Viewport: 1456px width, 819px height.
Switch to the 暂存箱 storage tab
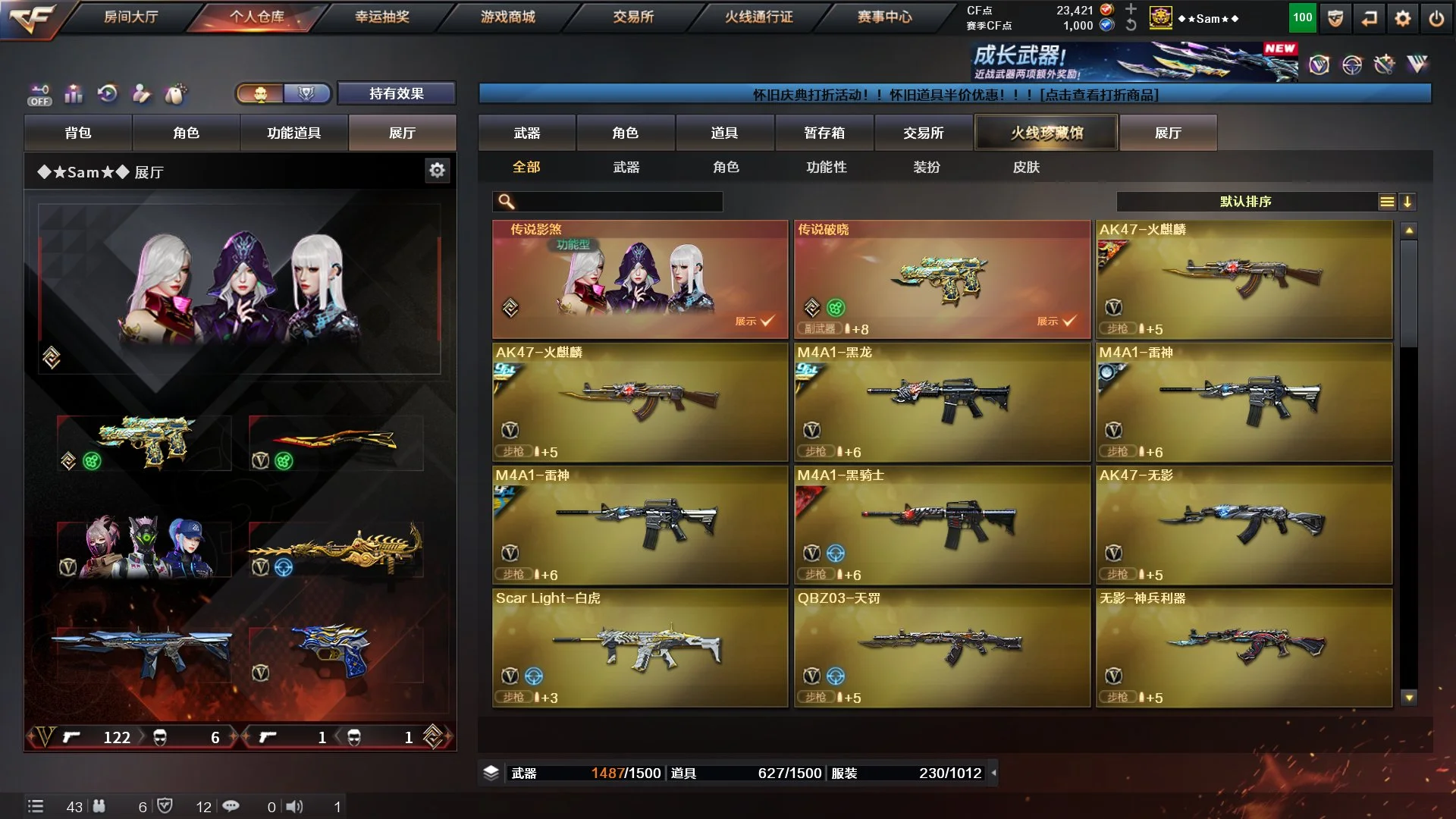coord(824,133)
